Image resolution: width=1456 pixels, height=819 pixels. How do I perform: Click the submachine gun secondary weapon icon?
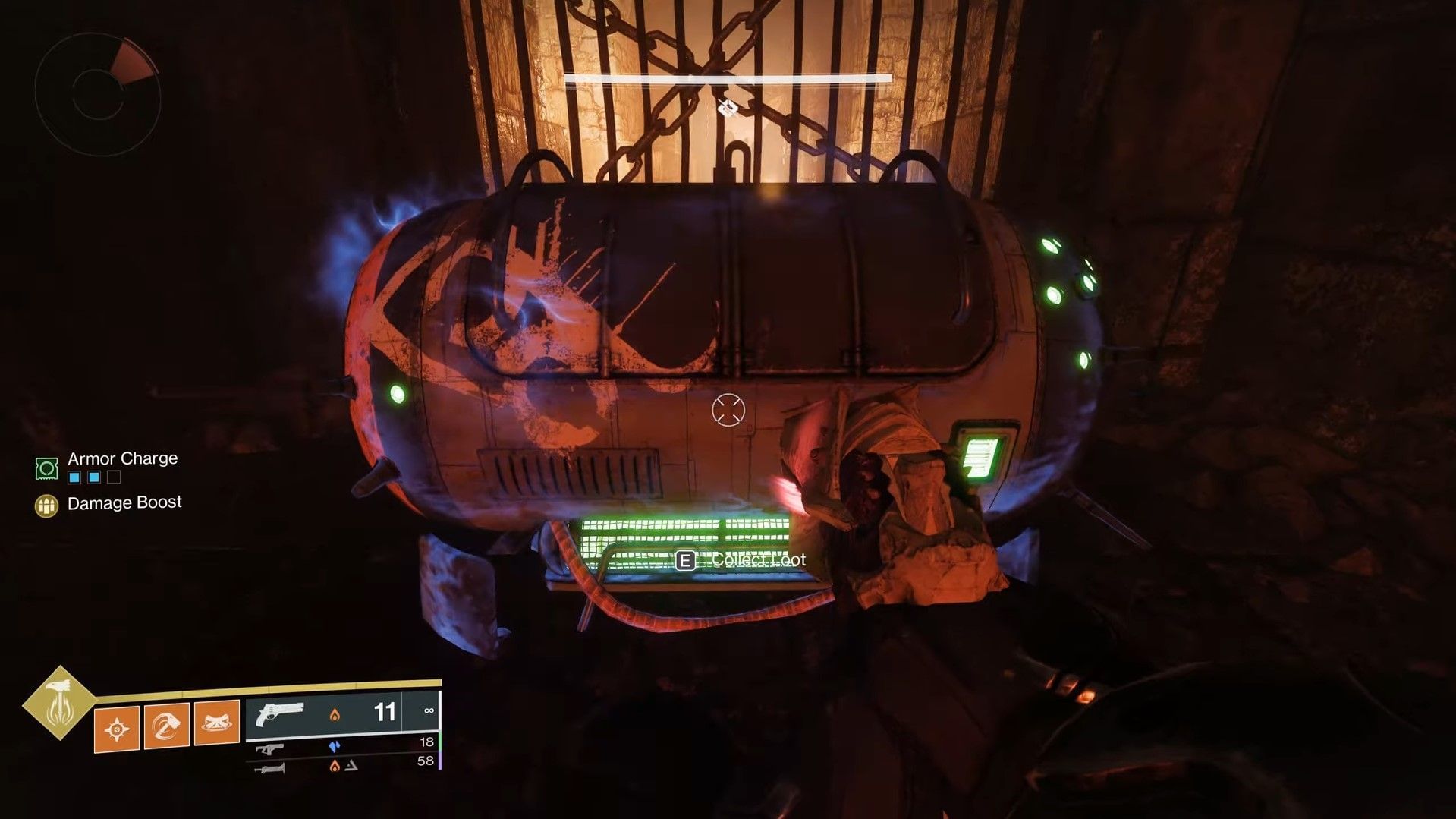(x=269, y=750)
